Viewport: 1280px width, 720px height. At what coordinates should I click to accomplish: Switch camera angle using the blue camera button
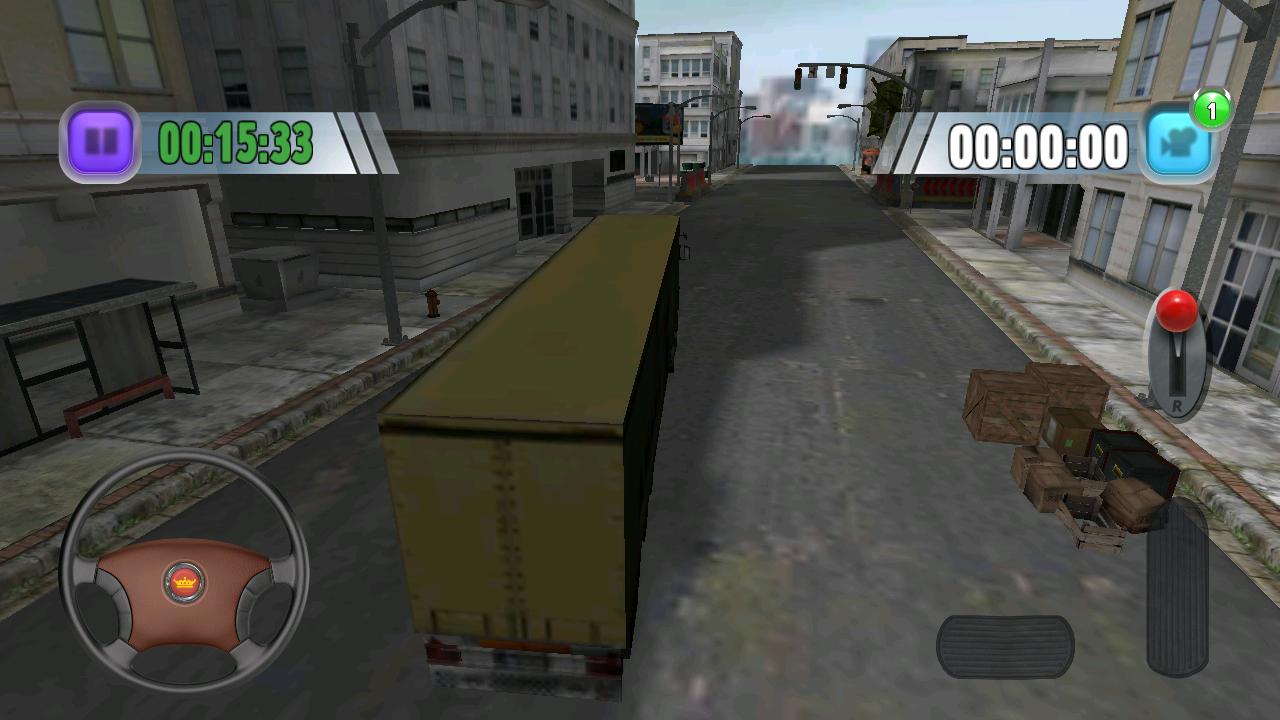[x=1176, y=142]
